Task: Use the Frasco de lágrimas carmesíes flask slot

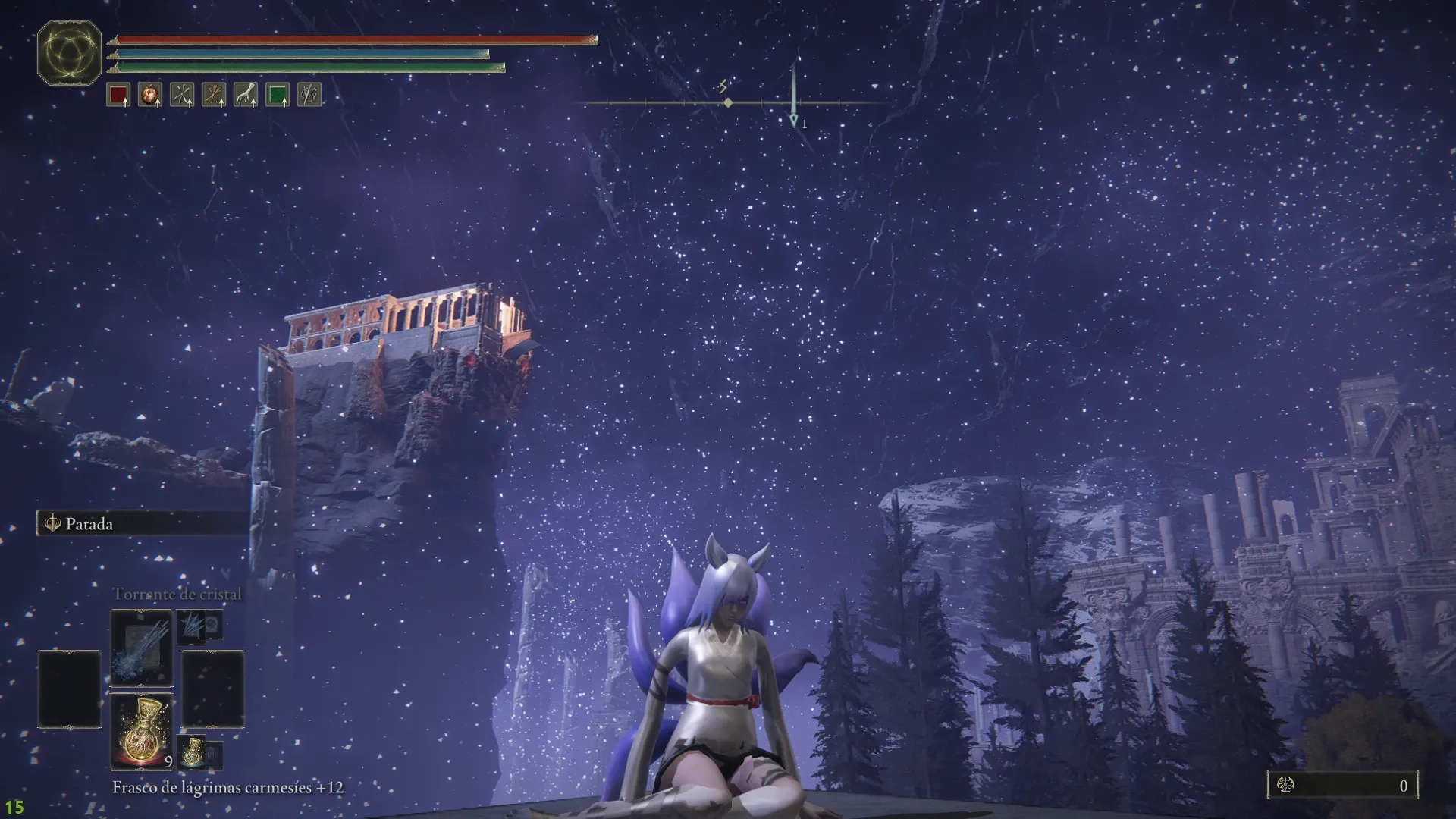Action: (x=142, y=732)
